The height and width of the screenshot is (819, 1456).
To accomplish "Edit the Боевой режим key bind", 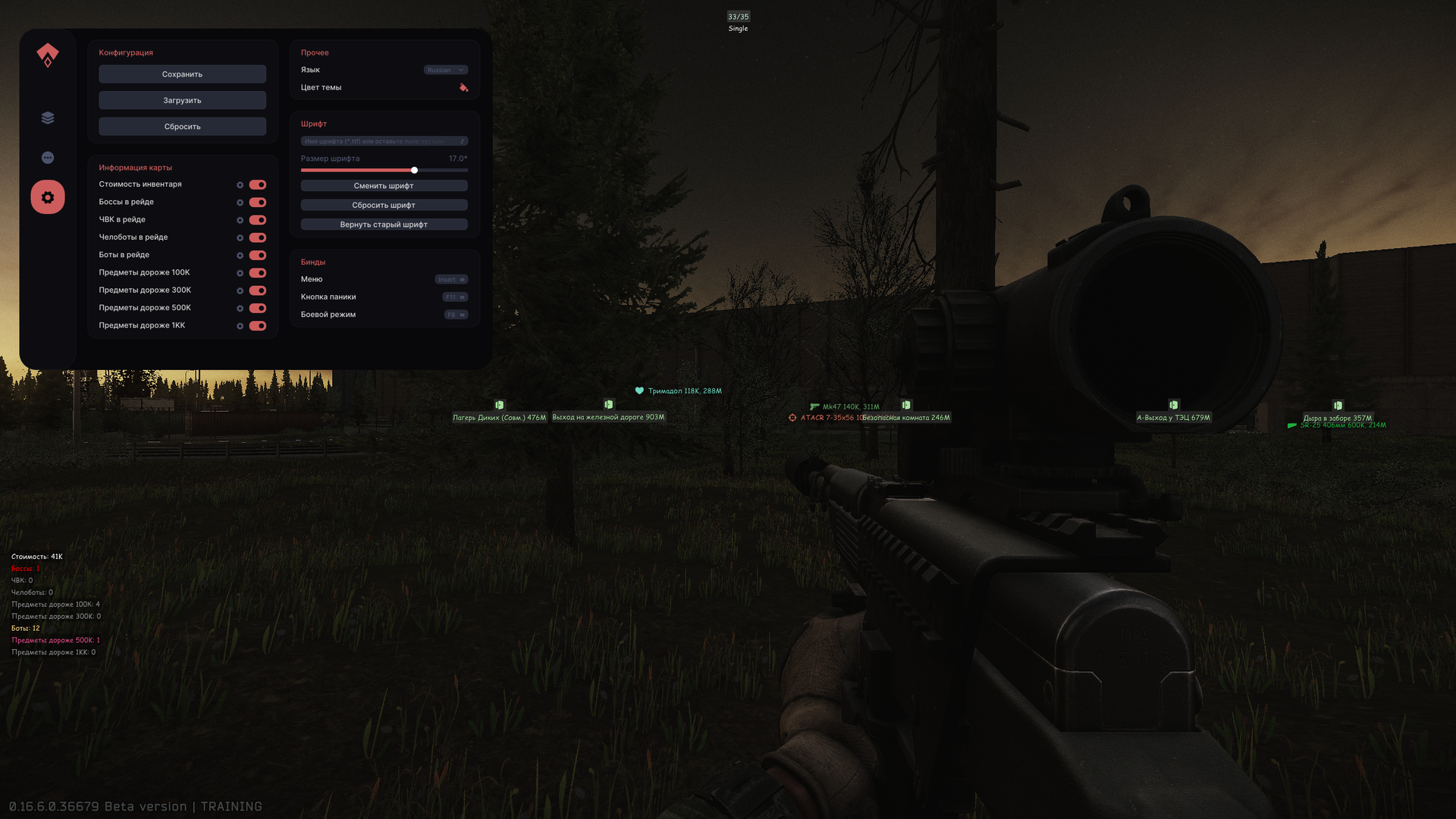I will point(456,315).
